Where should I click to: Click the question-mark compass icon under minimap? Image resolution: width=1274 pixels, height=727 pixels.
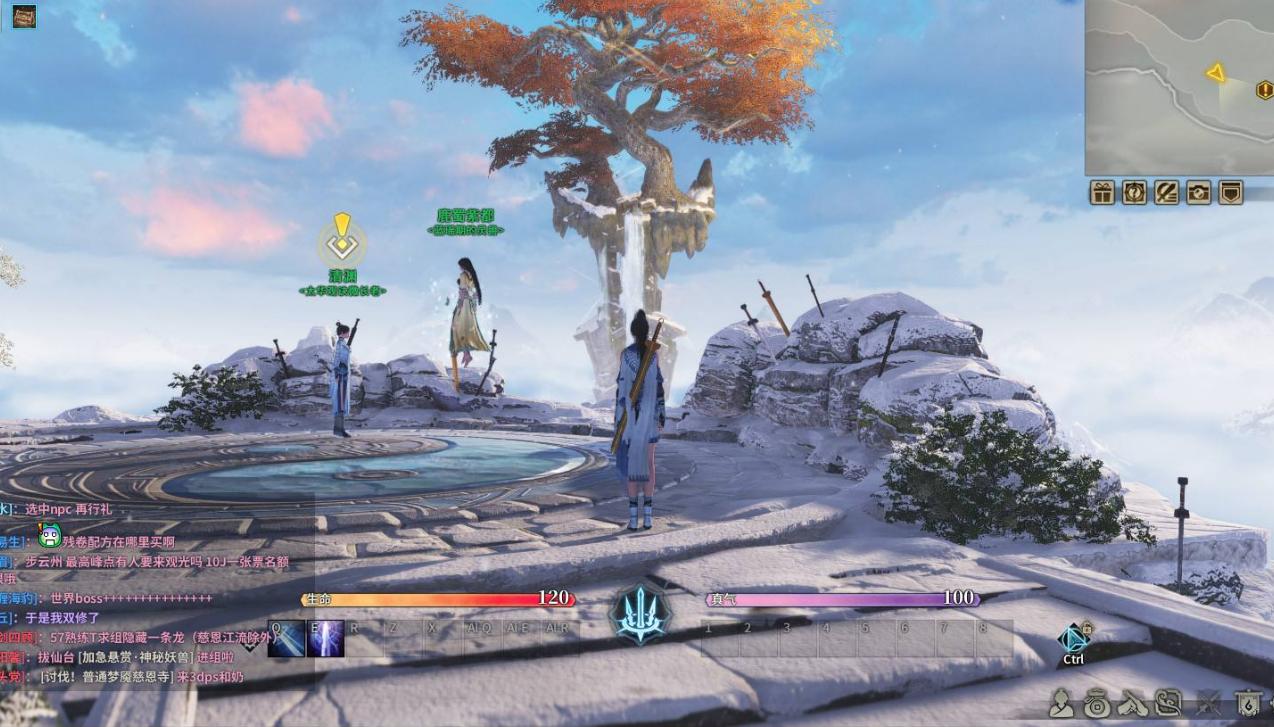pyautogui.click(x=1134, y=193)
